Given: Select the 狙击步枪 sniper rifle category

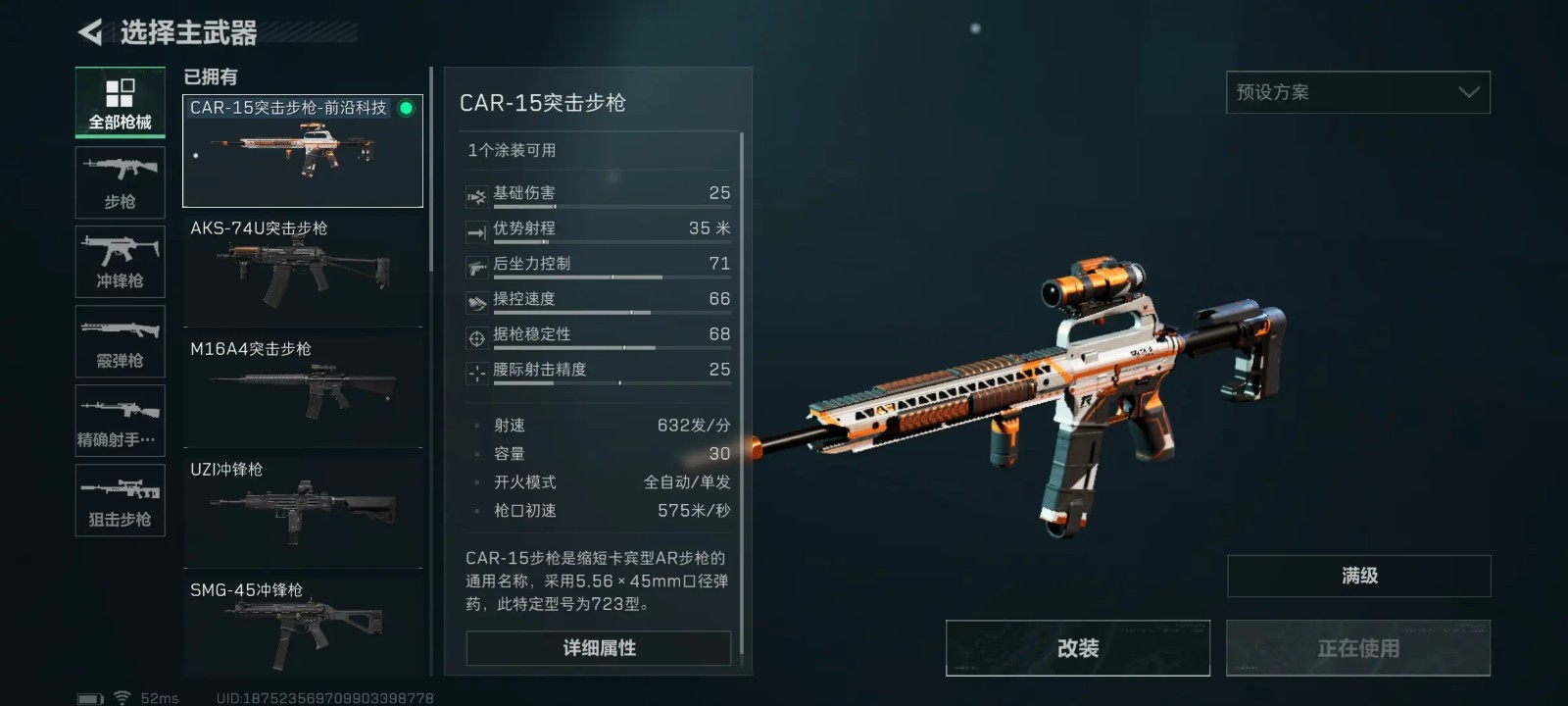Looking at the screenshot, I should click(120, 500).
